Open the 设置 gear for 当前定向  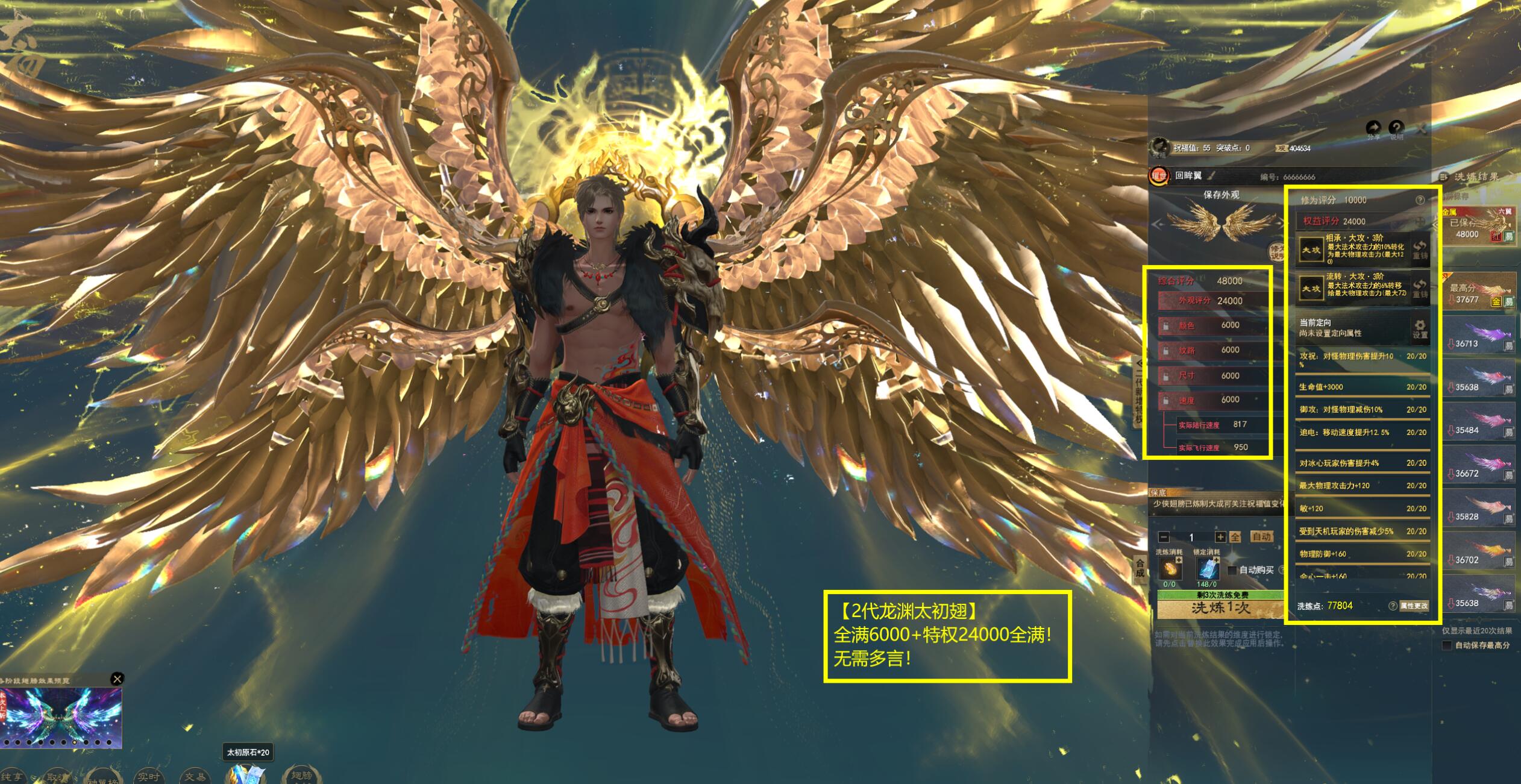coord(1420,328)
